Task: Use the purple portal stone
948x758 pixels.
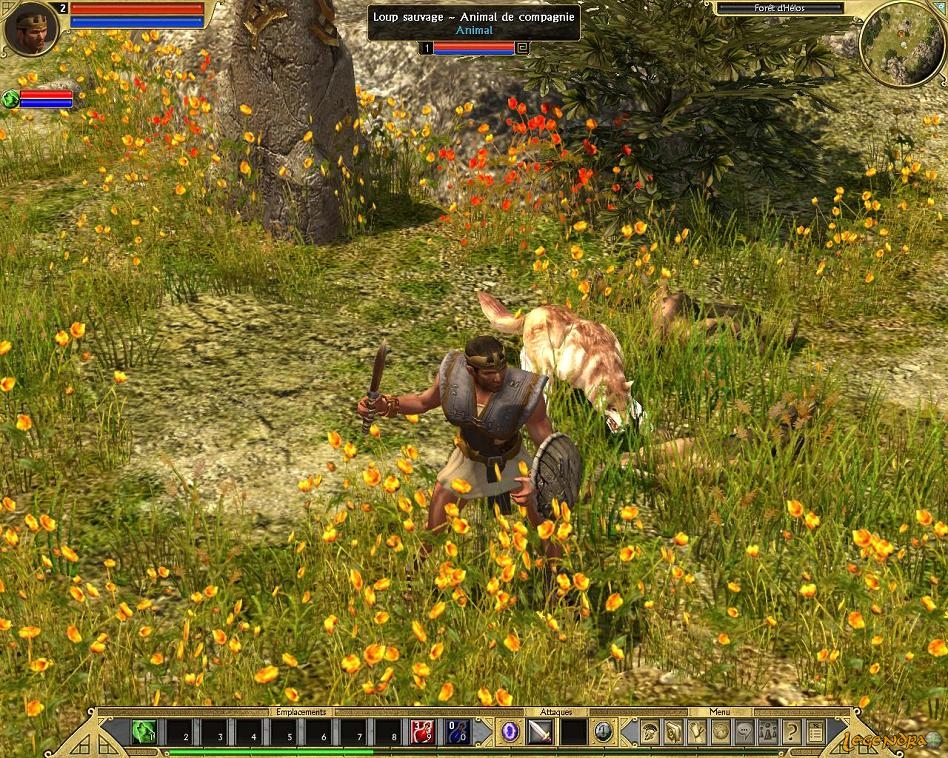Action: coord(510,733)
